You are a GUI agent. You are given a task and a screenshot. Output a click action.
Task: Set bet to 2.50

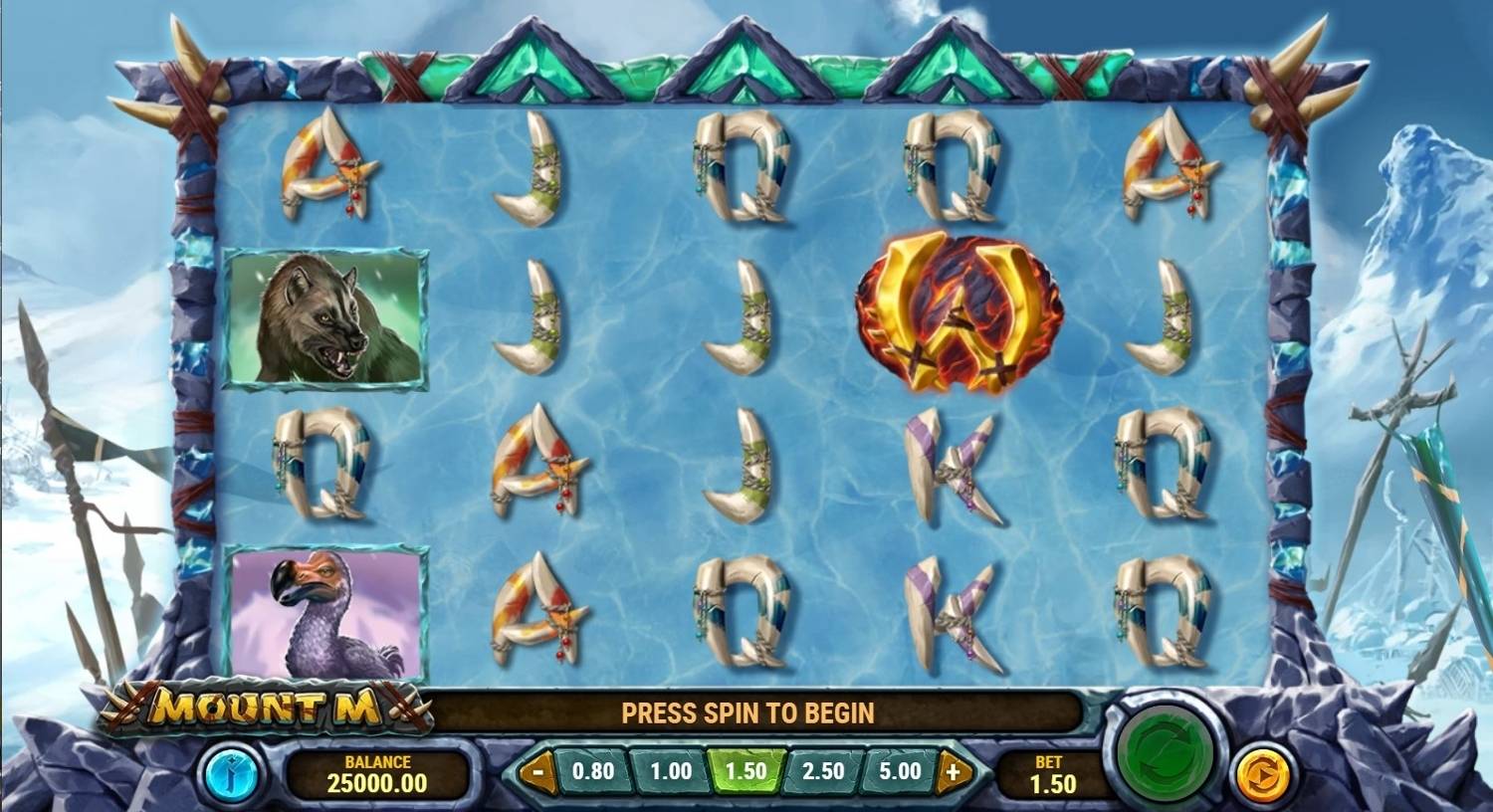coord(822,771)
